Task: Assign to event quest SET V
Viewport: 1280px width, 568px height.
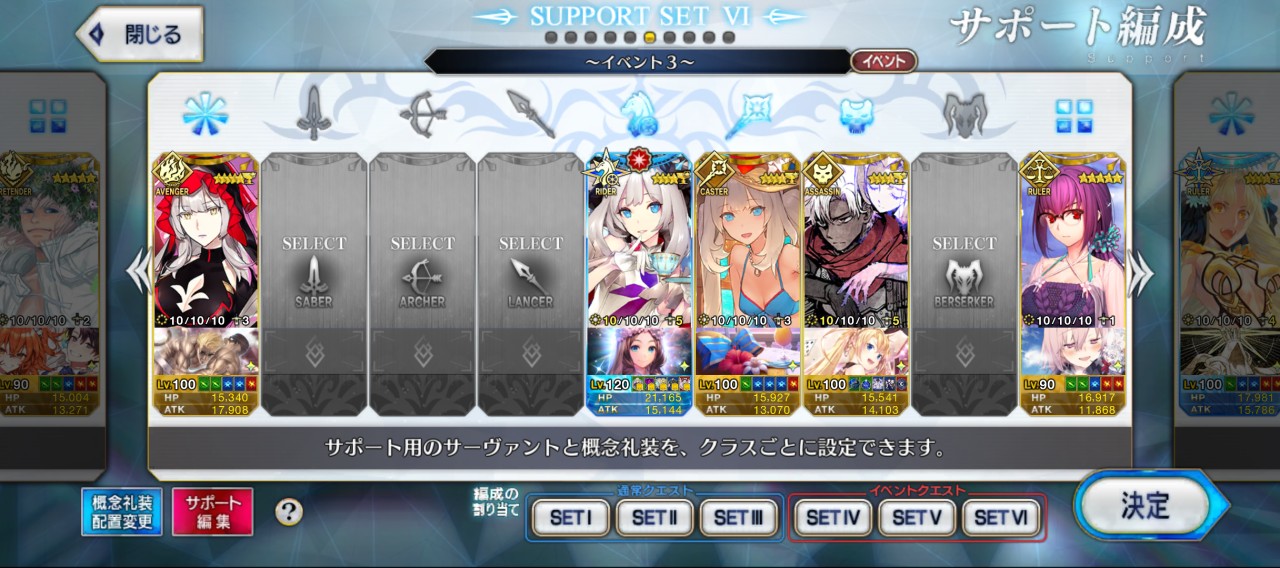Action: (917, 518)
